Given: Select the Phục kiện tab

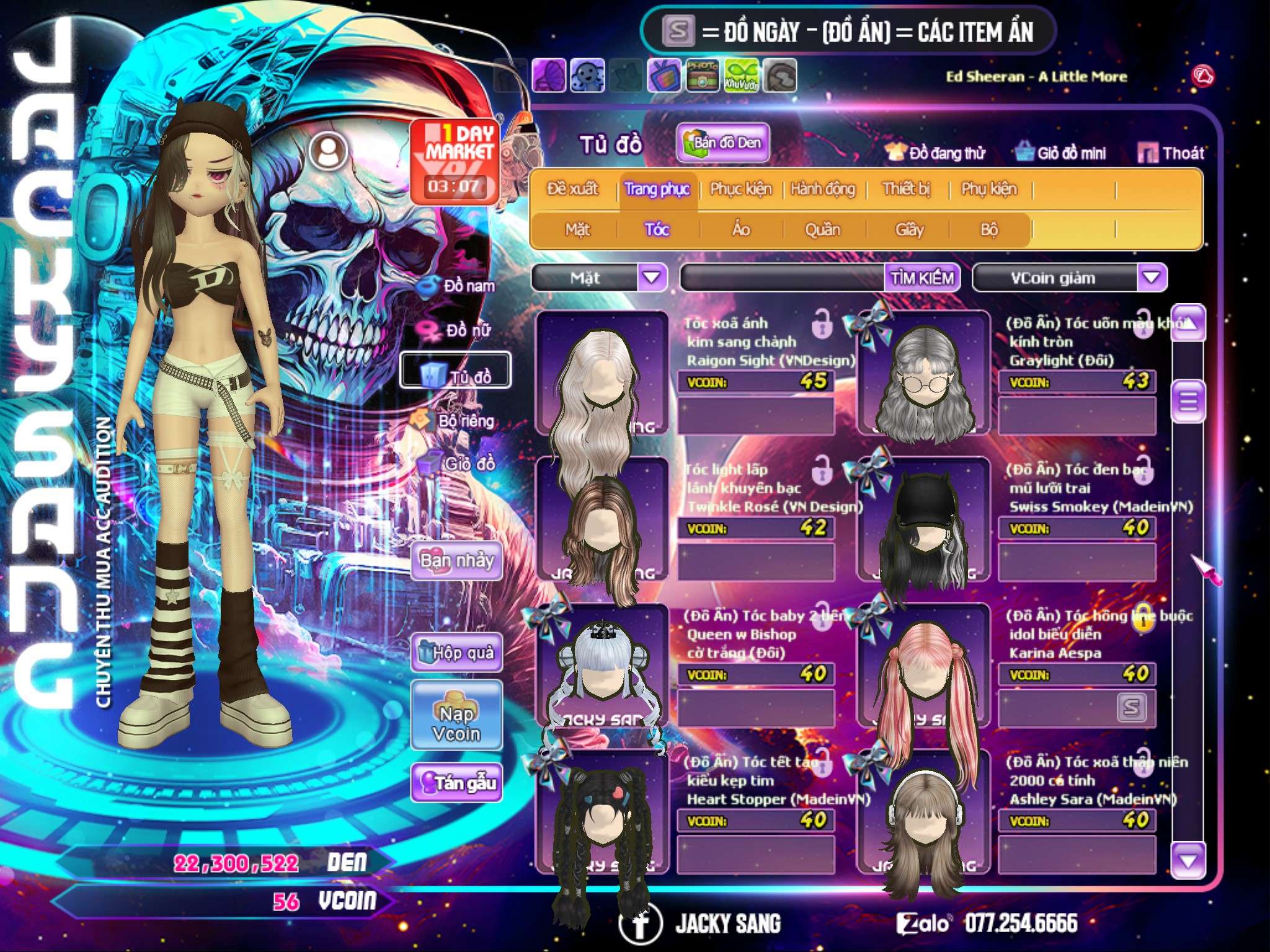Looking at the screenshot, I should 741,189.
